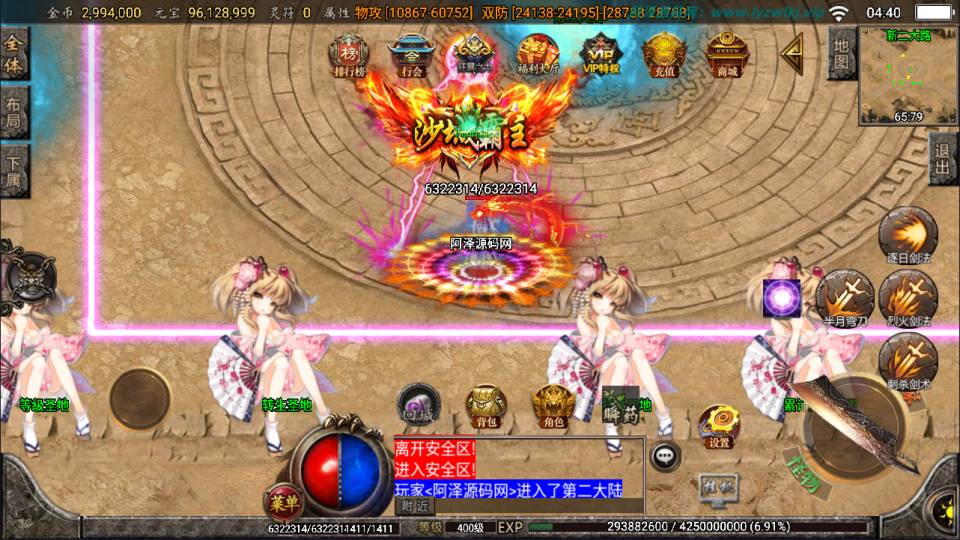Open the VIP特权 privileges panel
960x540 pixels.
point(600,54)
